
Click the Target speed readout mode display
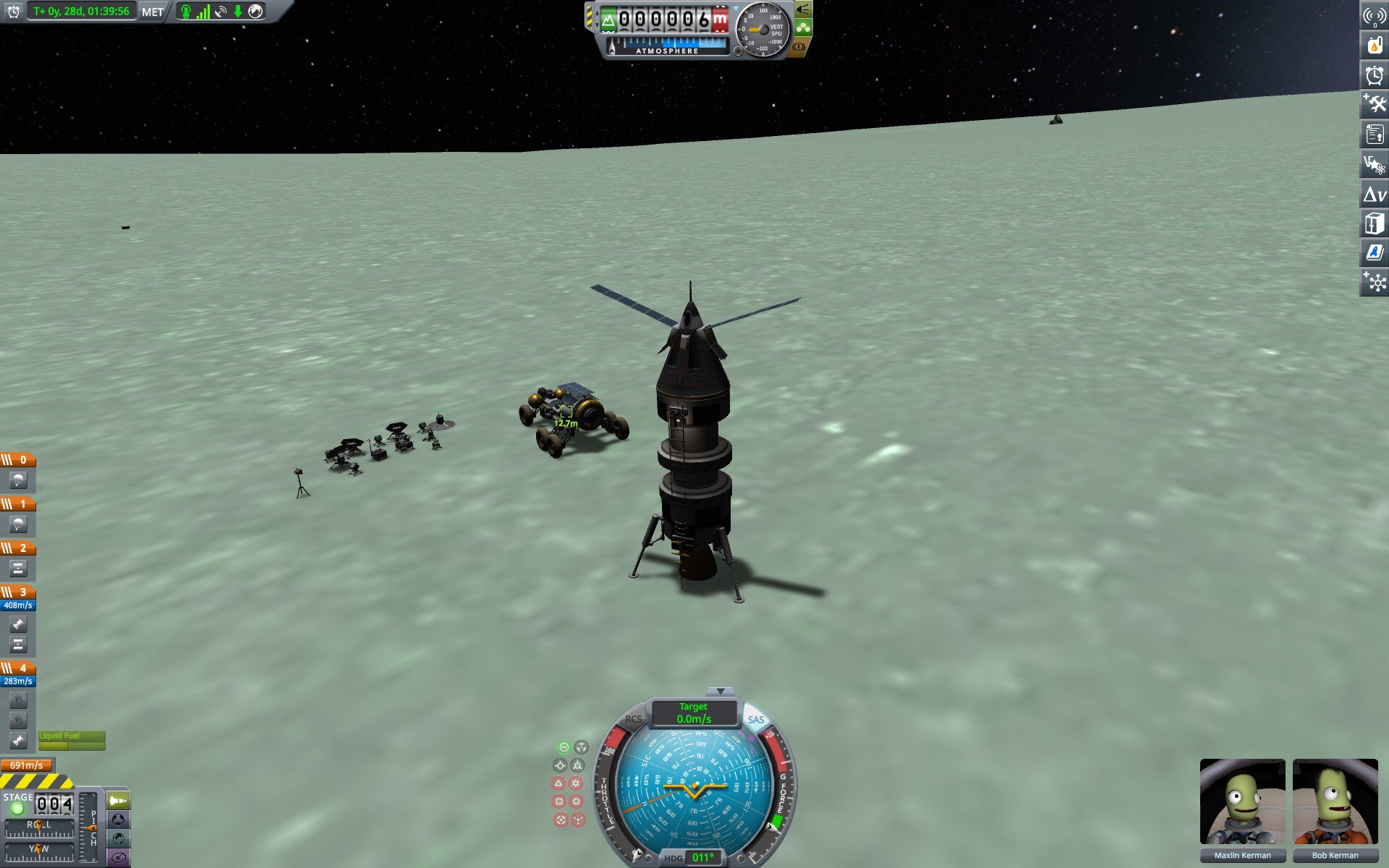tap(694, 712)
